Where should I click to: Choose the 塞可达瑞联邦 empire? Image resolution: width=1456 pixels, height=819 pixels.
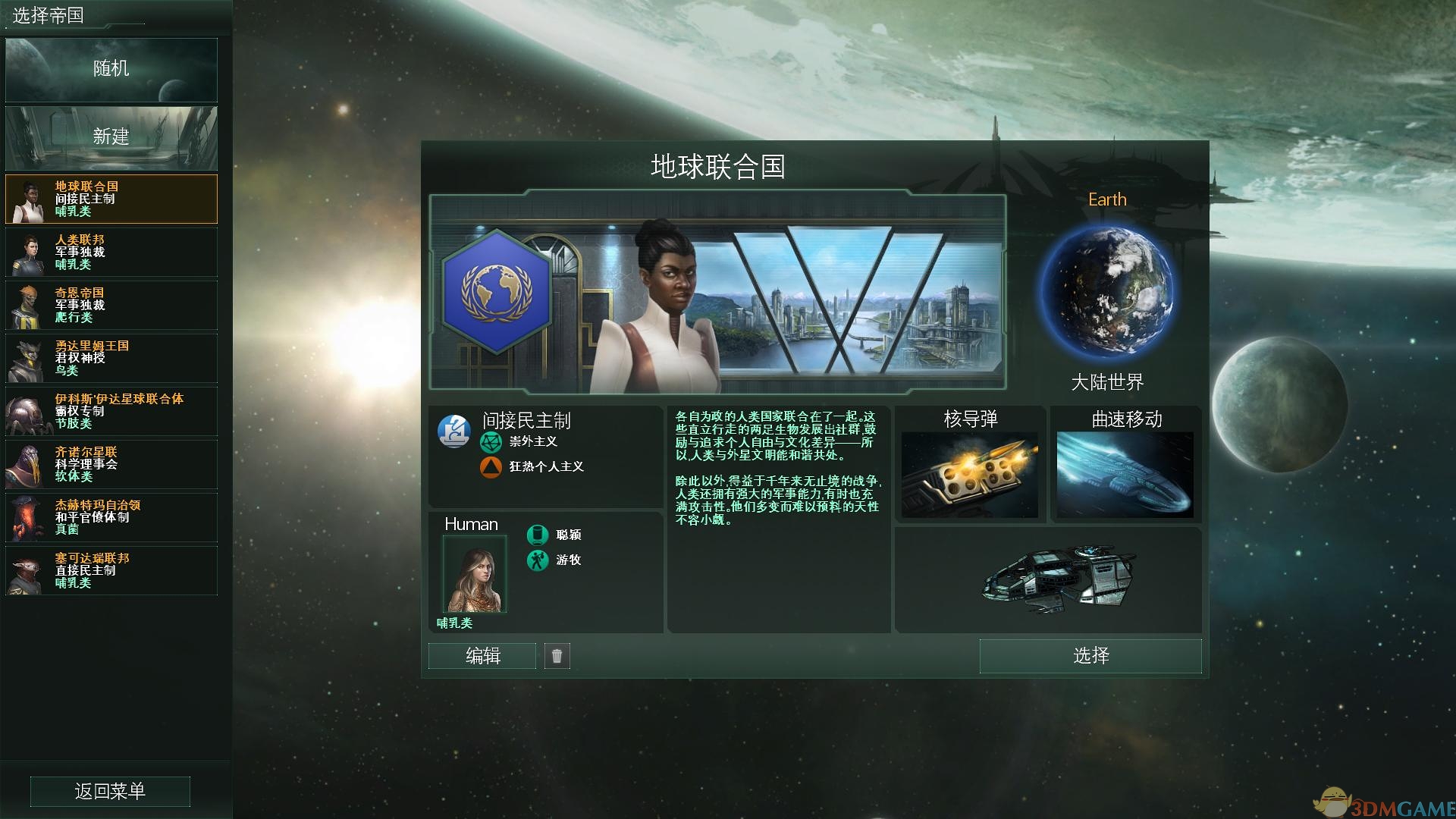(110, 571)
